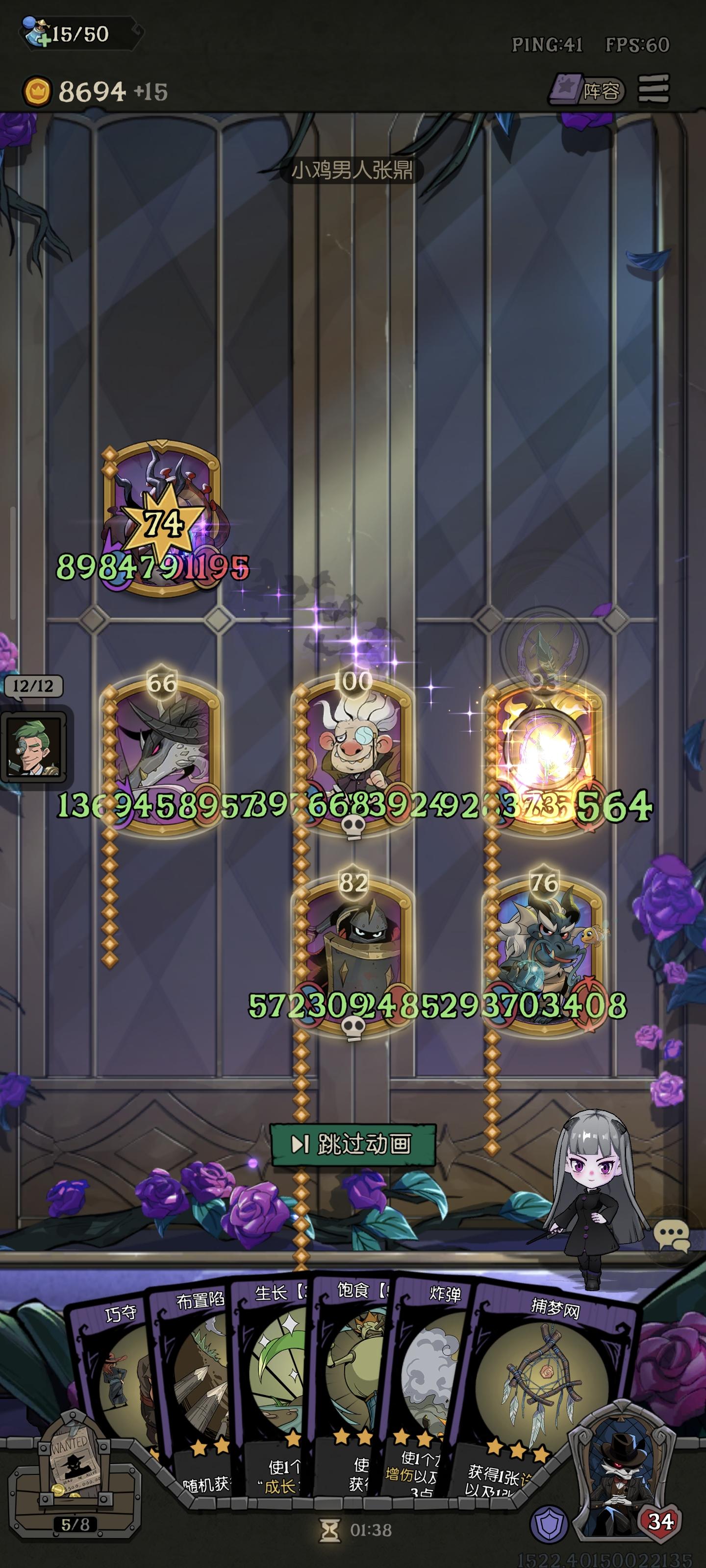Tap the skull icon under the level 100 enemy
Image resolution: width=706 pixels, height=1568 pixels.
[x=353, y=825]
